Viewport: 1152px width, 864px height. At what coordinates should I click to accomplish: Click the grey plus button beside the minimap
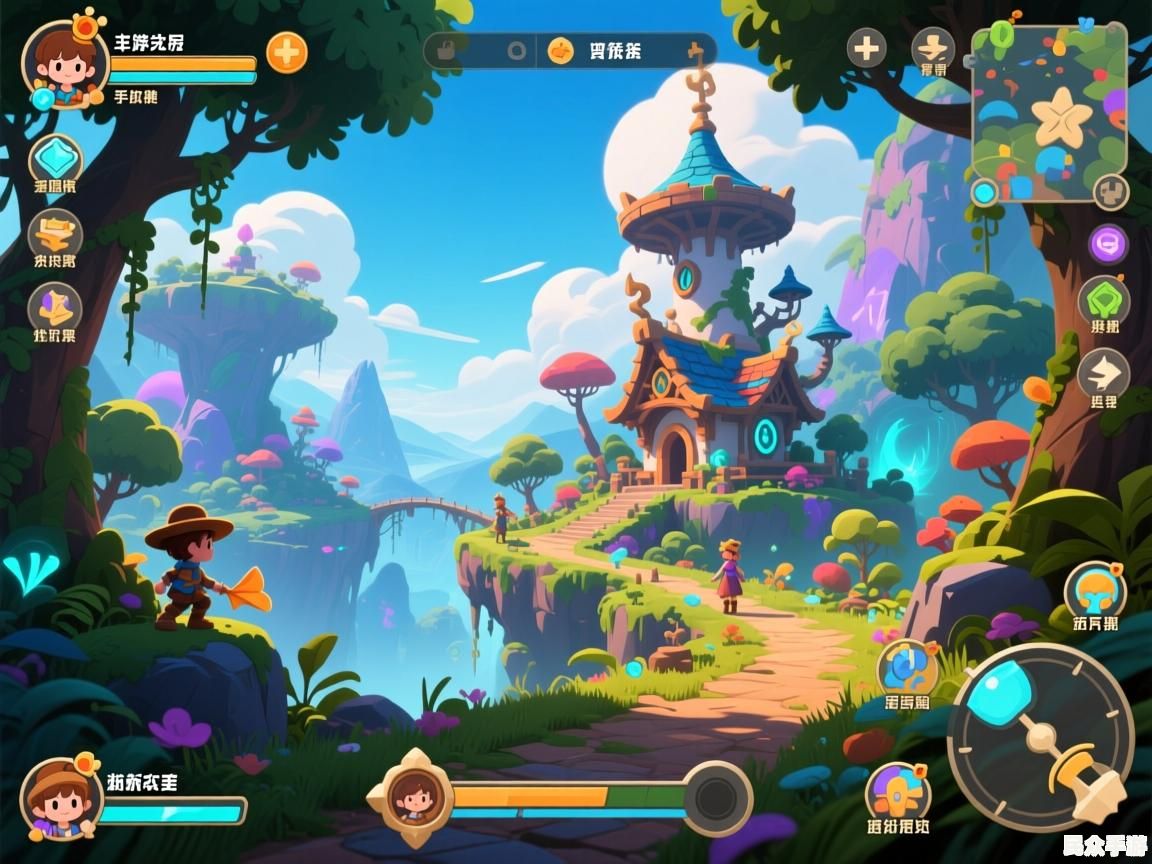[x=867, y=48]
